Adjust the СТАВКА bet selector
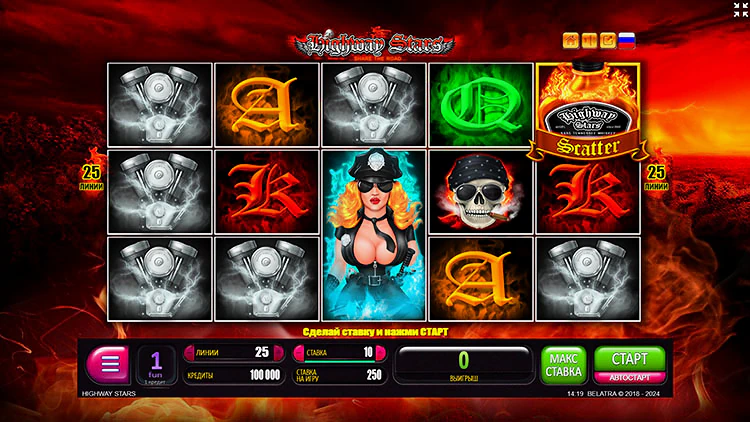Image resolution: width=750 pixels, height=422 pixels. (337, 352)
